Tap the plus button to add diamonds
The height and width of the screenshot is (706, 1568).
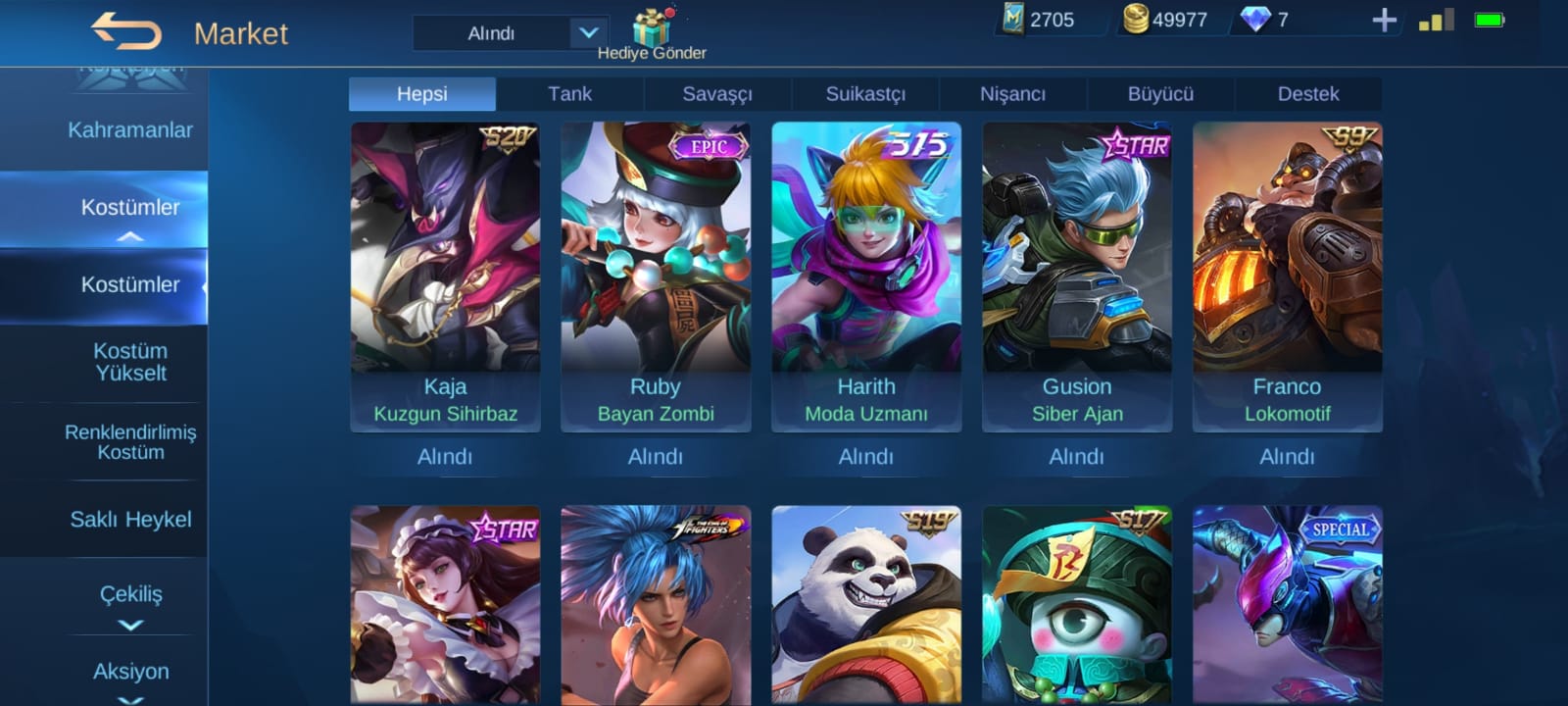tap(1384, 20)
